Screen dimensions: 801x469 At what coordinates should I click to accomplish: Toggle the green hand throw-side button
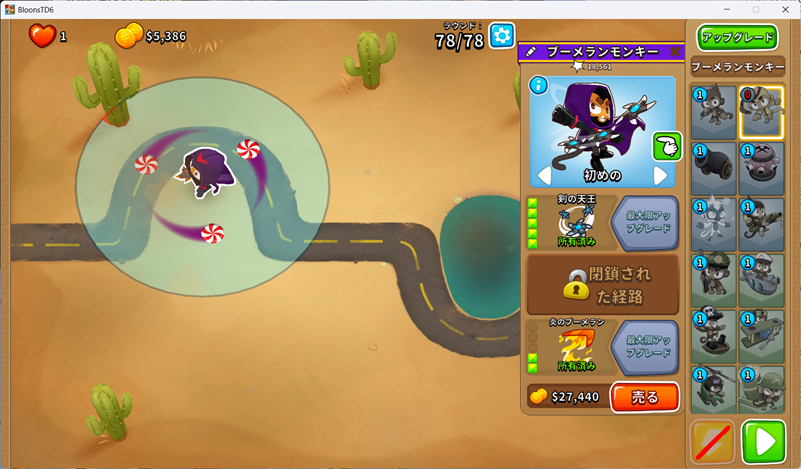click(x=666, y=146)
